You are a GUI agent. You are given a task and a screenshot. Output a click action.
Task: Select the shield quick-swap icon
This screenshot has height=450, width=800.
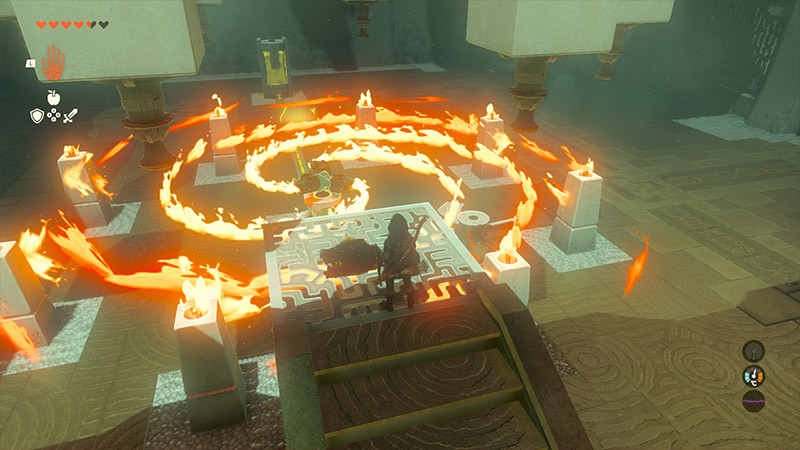coord(36,116)
